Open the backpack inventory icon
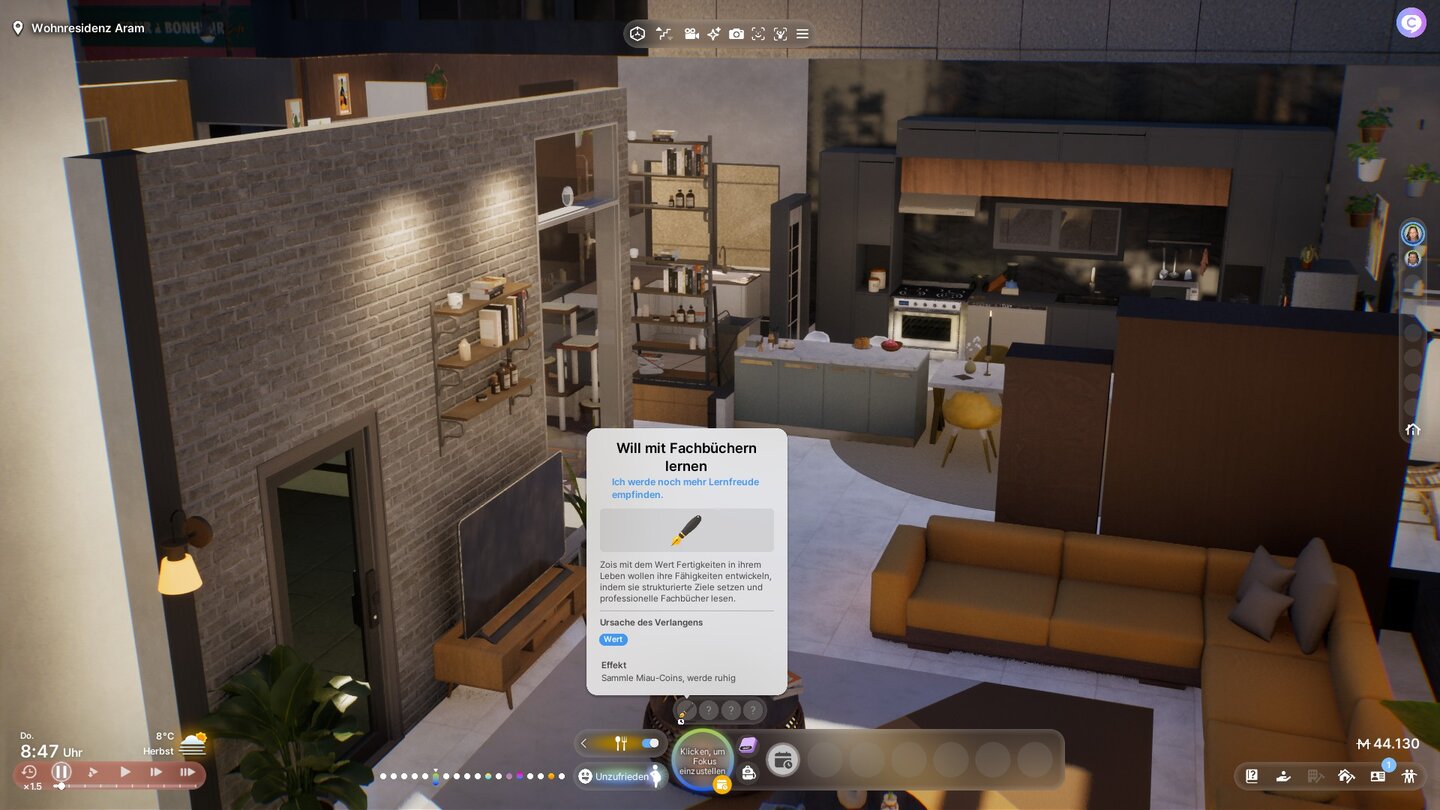 [748, 773]
